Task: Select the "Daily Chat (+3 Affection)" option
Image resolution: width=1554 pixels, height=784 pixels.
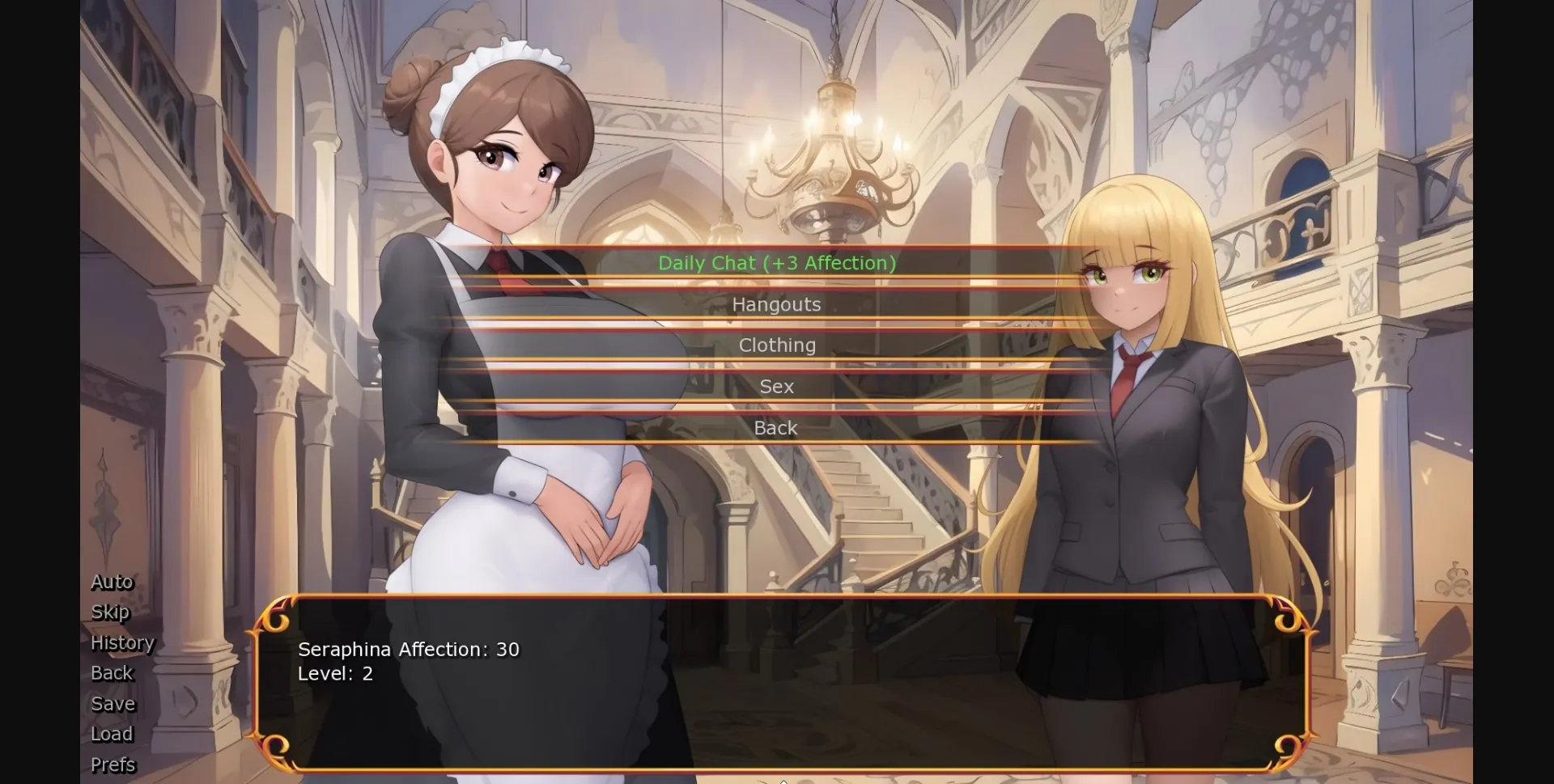Action: pyautogui.click(x=776, y=263)
